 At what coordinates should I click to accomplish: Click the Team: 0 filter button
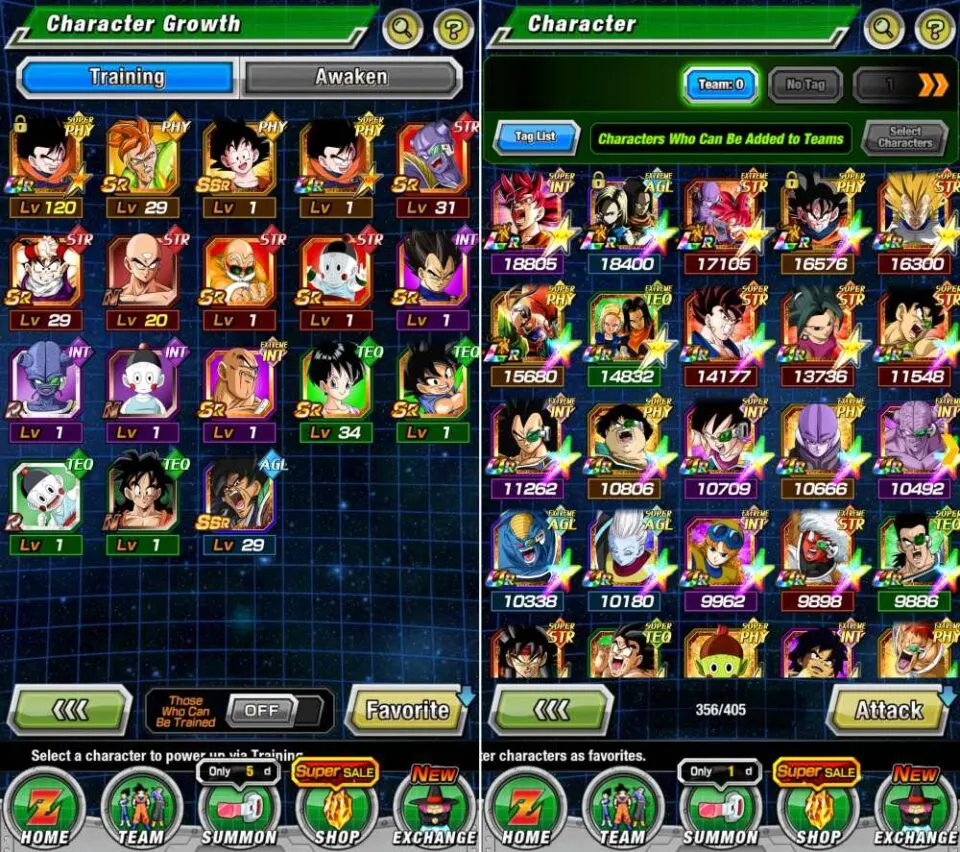(x=720, y=85)
